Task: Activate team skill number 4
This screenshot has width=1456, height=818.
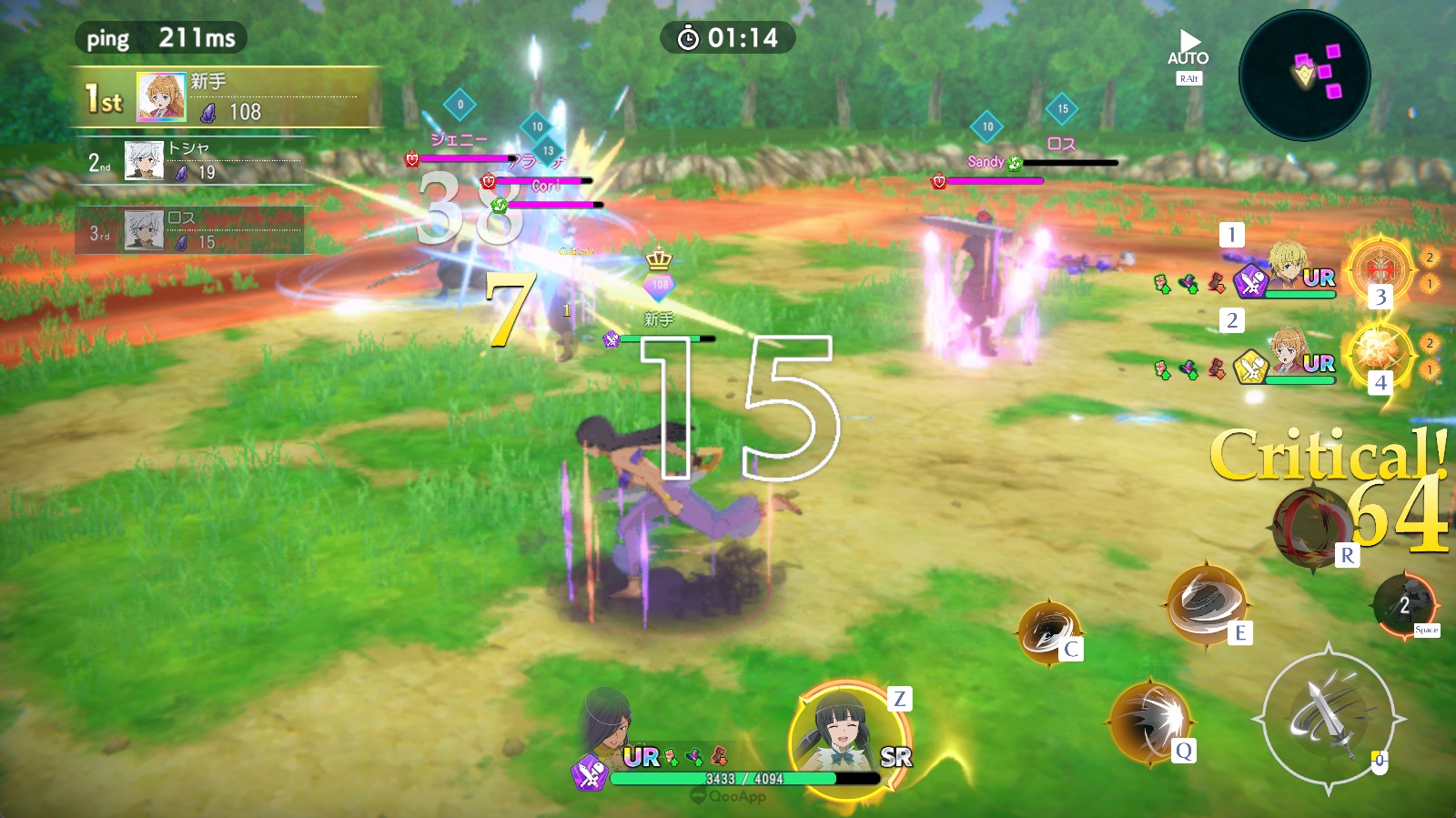Action: tap(1380, 353)
